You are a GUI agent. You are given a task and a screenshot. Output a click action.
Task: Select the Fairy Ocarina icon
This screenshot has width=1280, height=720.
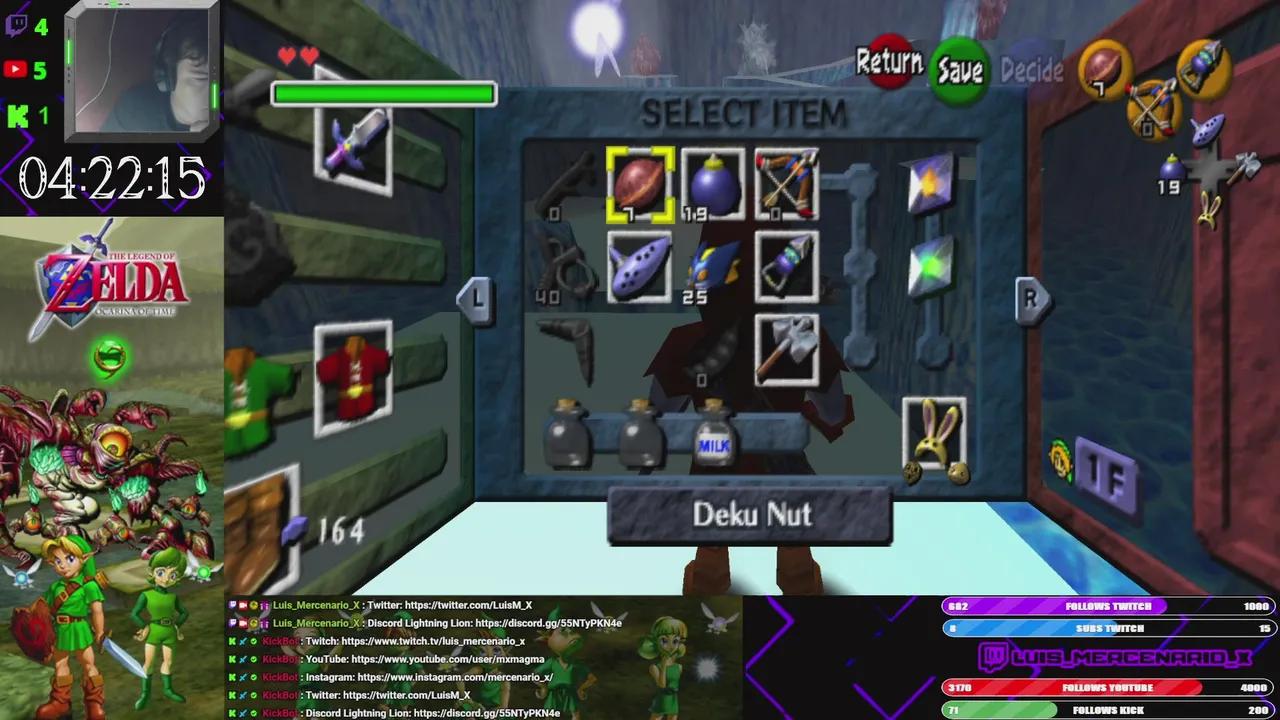pos(640,267)
